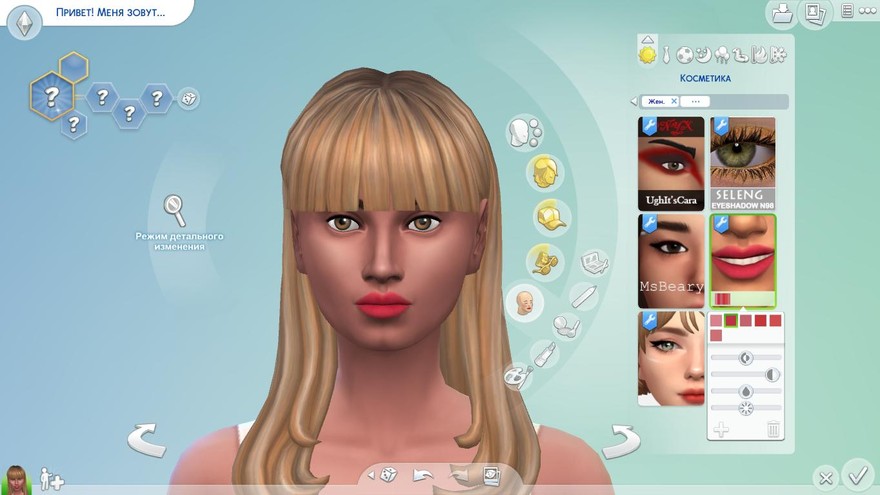
Task: Rotate the Sim using the right arrow
Action: (x=620, y=439)
